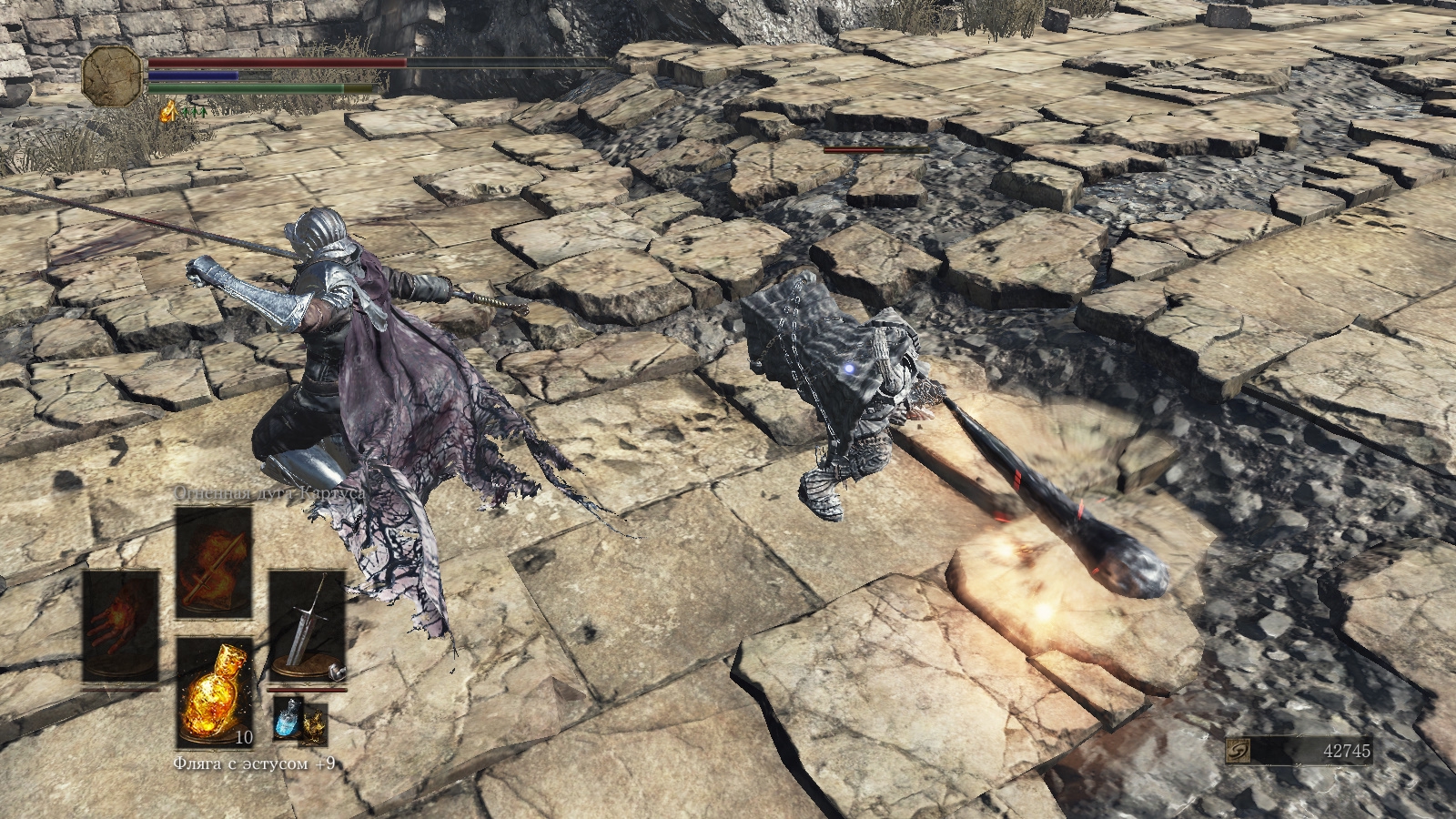Click the blue Ashen Estus Flask icon
Viewport: 1456px width, 819px height.
point(286,719)
